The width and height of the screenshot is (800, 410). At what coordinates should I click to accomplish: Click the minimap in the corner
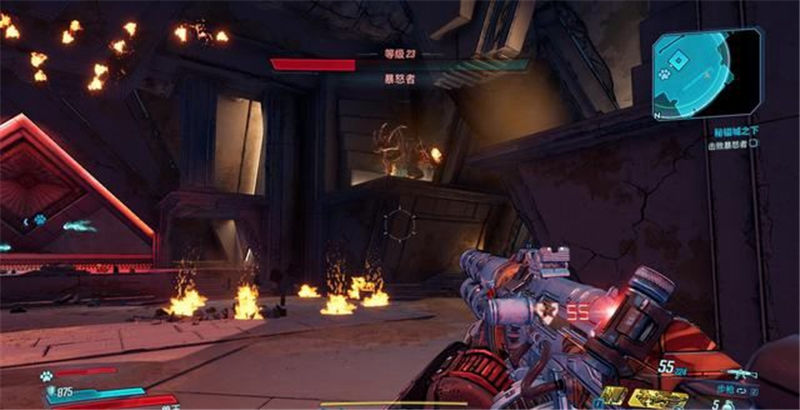[x=707, y=72]
